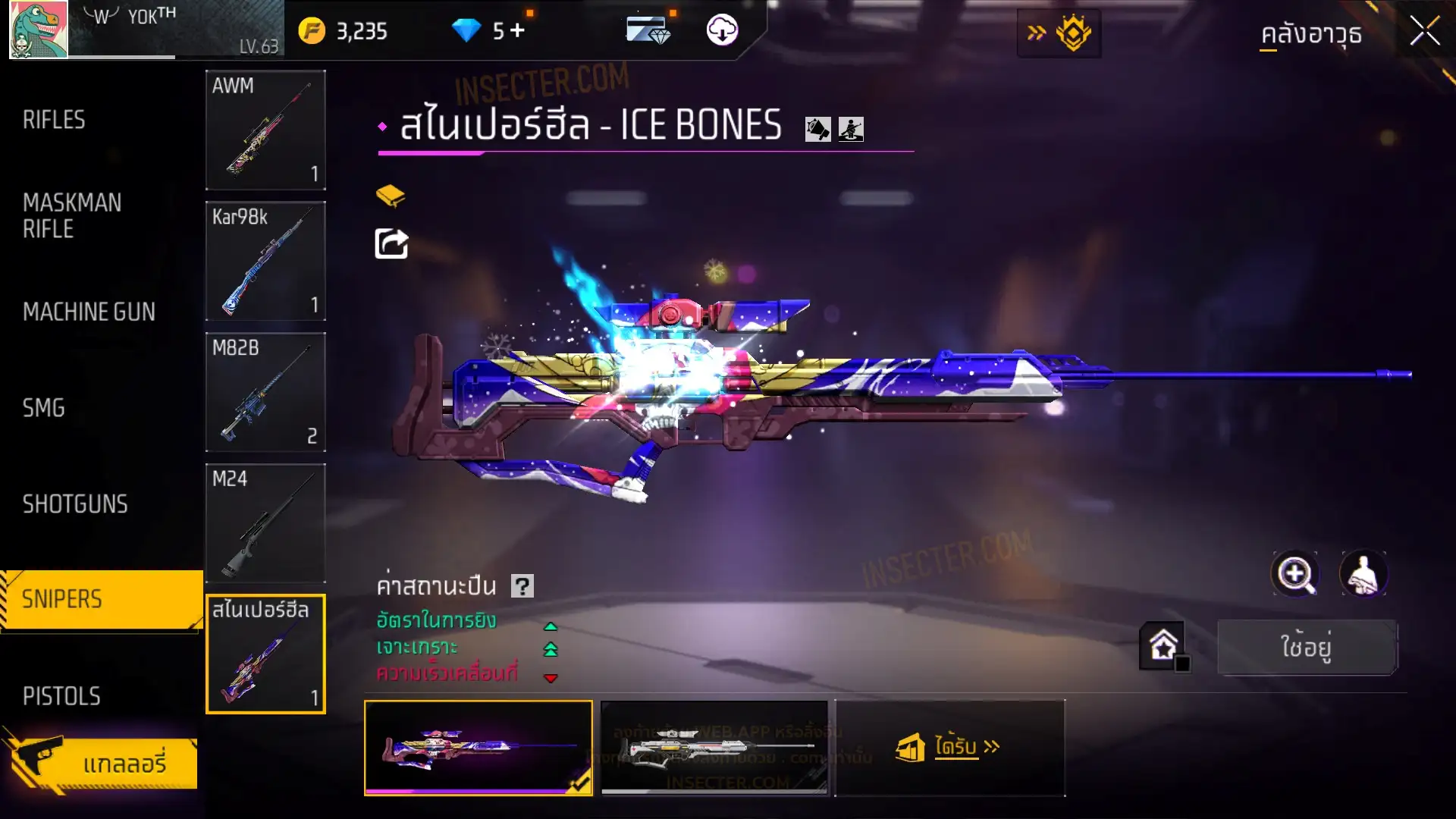Preview the skin on character

point(1363,574)
